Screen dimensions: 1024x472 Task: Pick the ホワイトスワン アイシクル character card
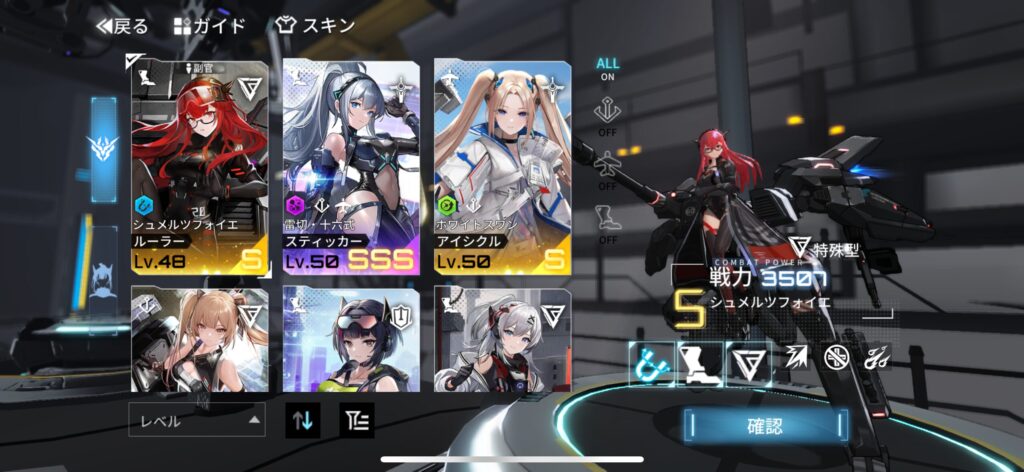(x=502, y=167)
